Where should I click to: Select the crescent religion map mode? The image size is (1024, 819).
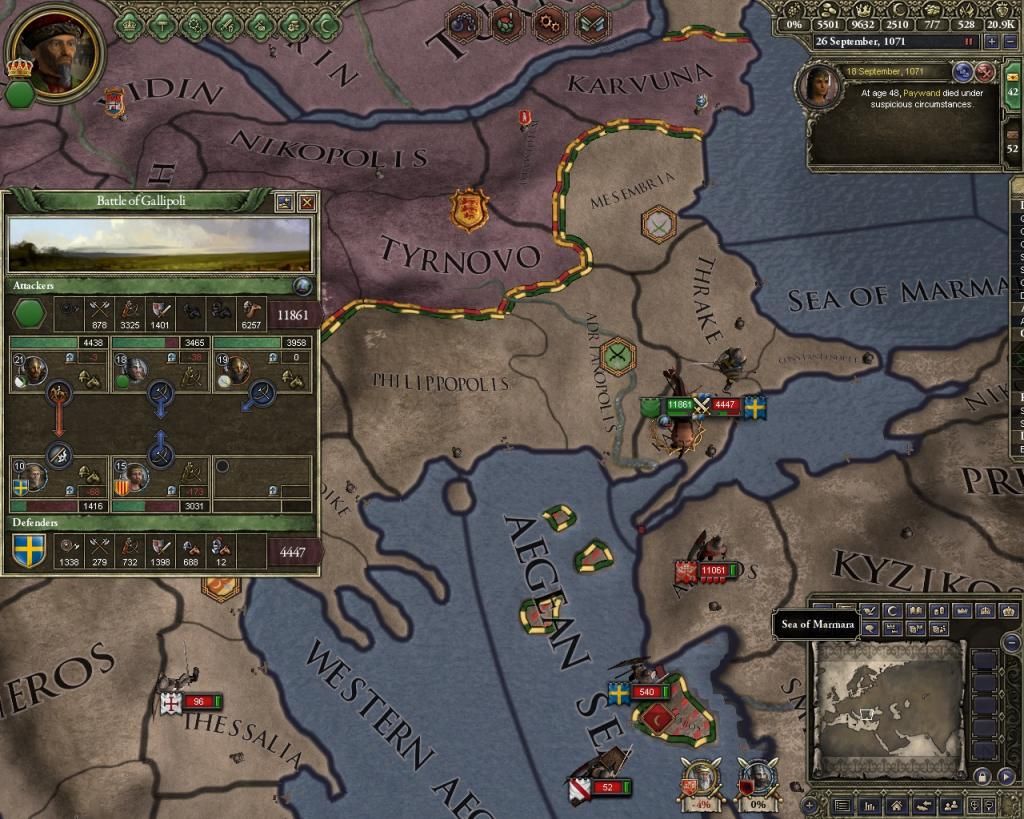890,610
